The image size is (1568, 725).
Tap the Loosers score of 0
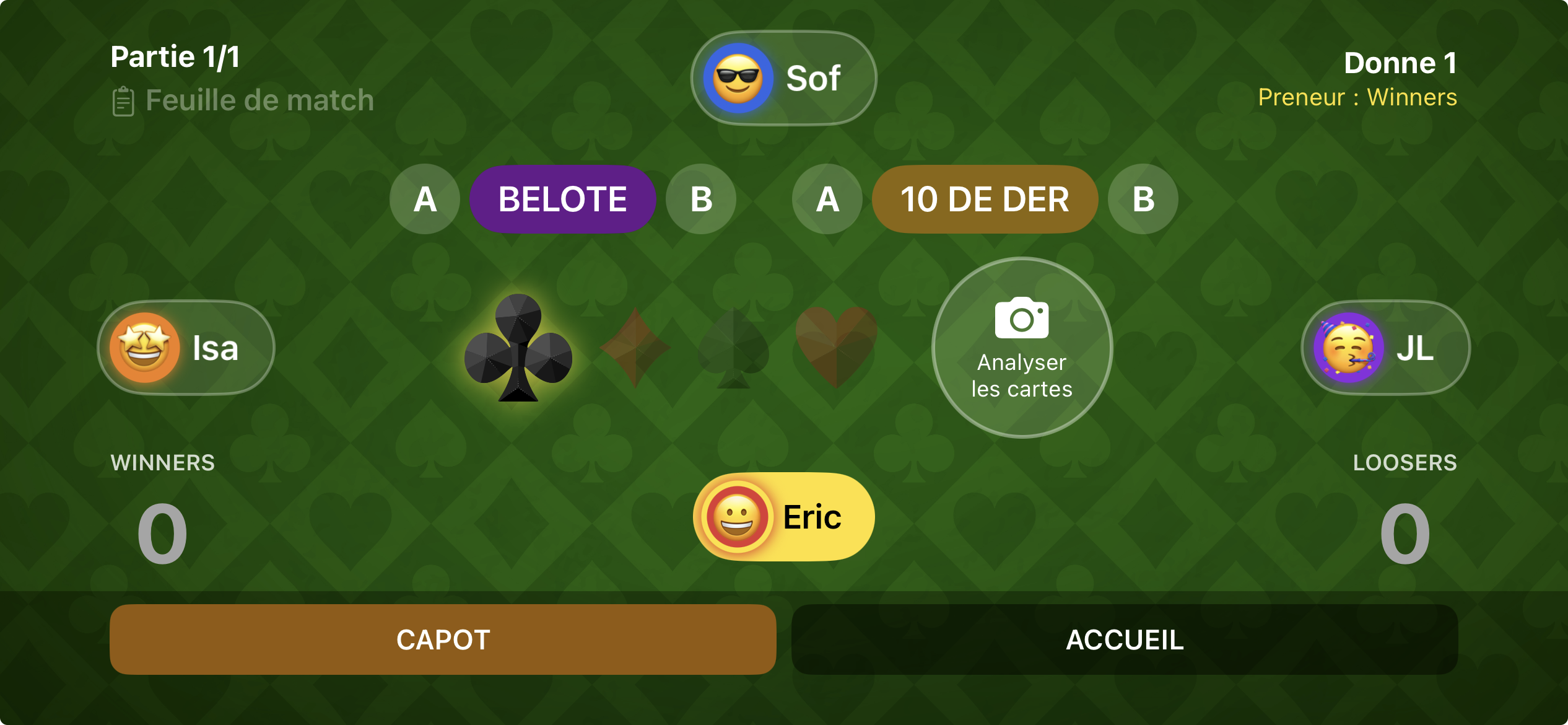(1407, 534)
